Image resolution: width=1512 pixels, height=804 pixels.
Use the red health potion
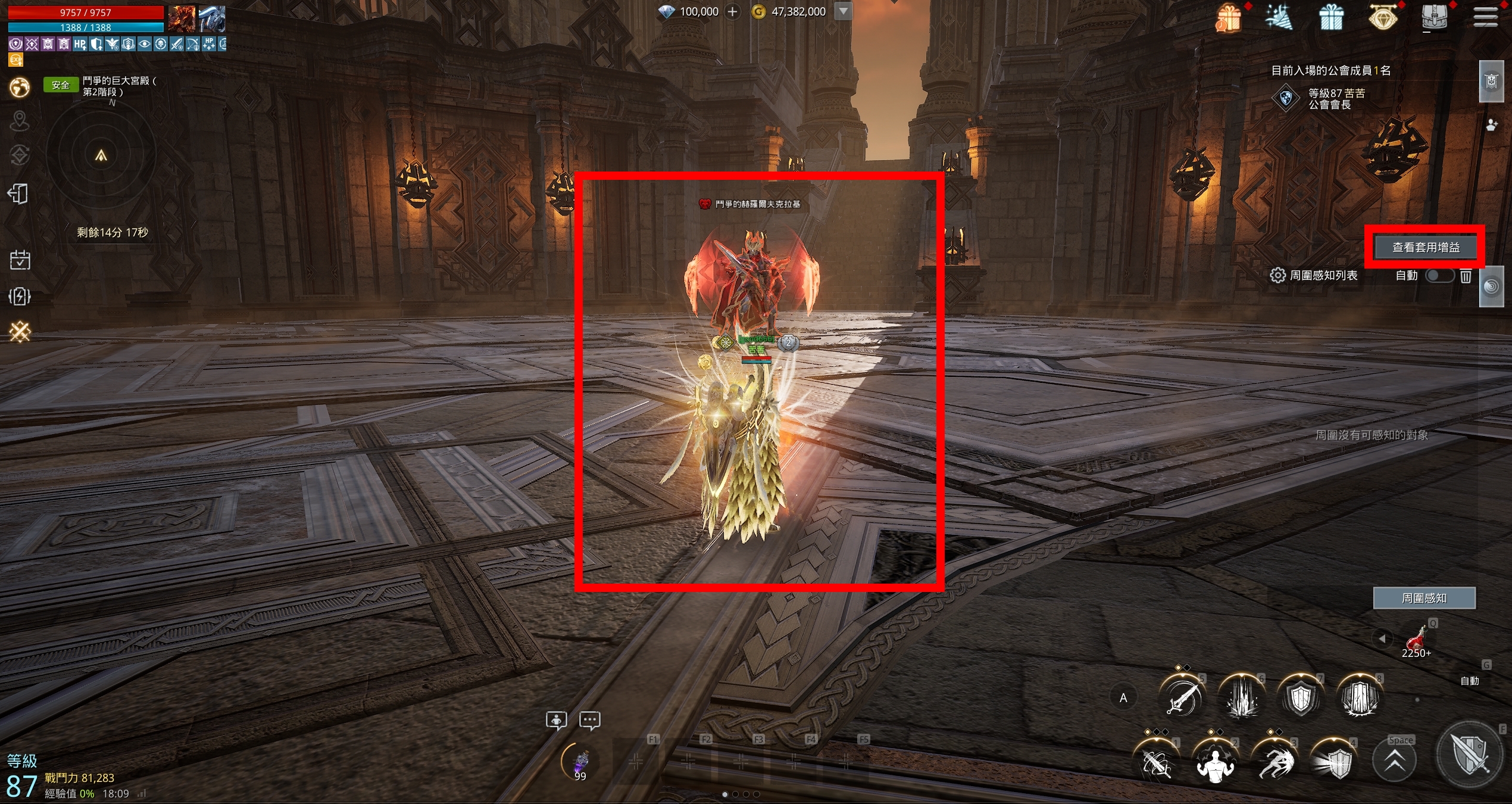(1416, 639)
